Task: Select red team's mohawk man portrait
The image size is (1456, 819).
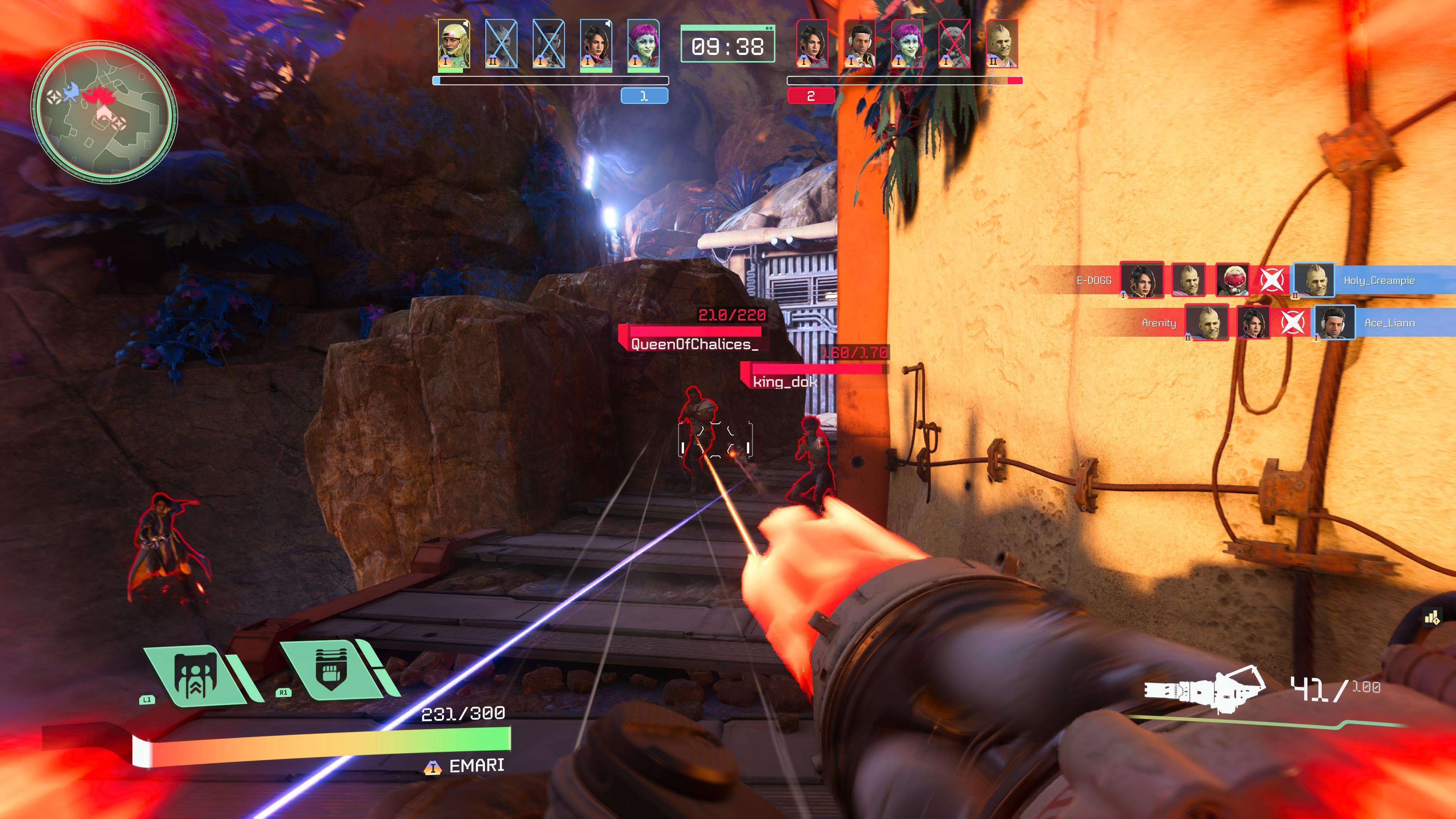Action: coord(1001,44)
